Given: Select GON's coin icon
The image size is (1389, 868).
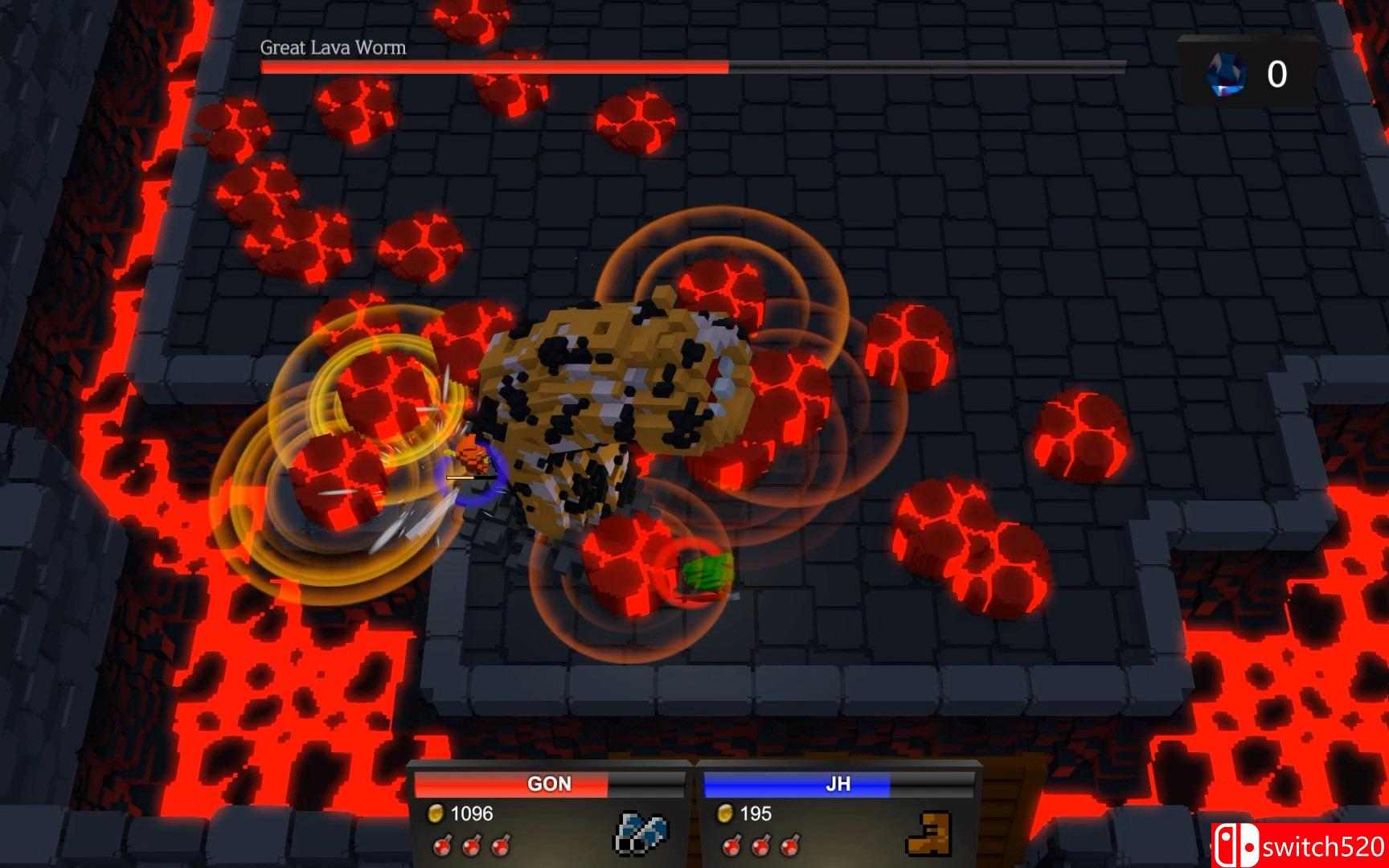Looking at the screenshot, I should coord(438,813).
